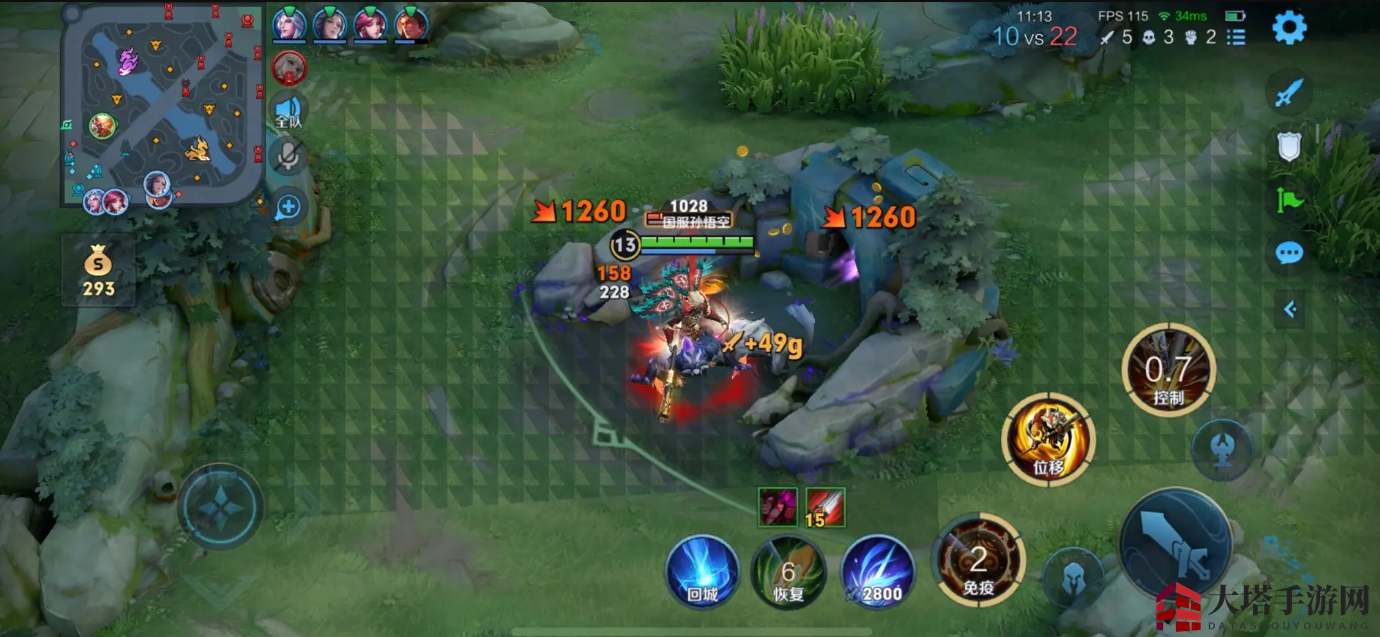1380x637 pixels.
Task: Send the blue sword attack signal
Action: coord(1289,94)
